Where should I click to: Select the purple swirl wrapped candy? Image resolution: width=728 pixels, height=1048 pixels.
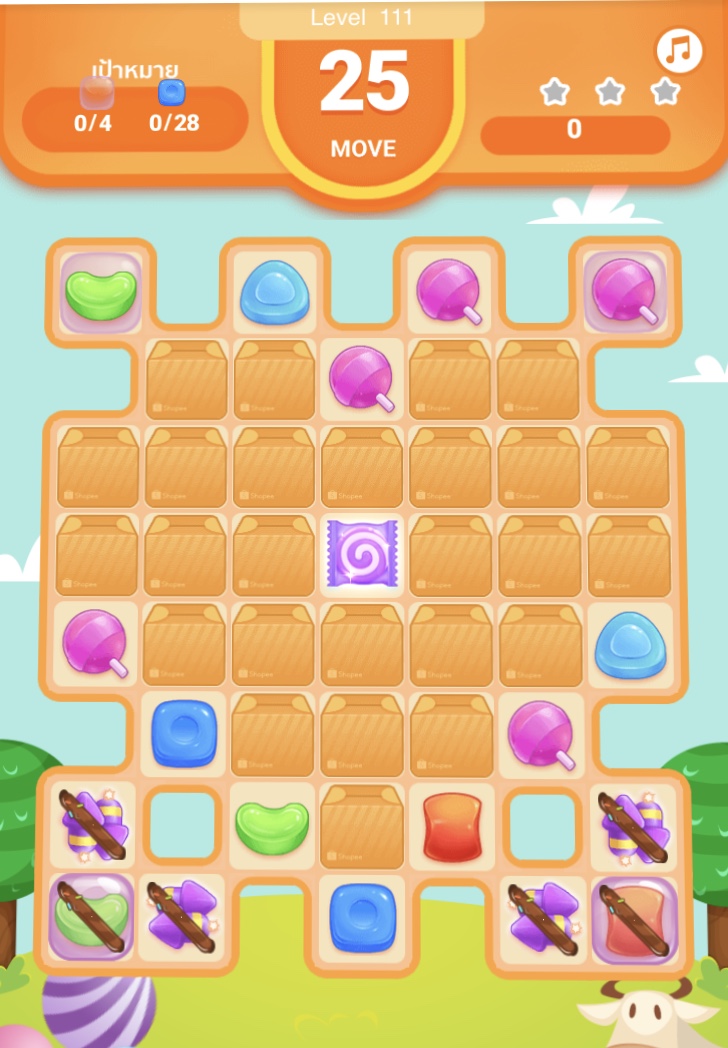[x=362, y=552]
